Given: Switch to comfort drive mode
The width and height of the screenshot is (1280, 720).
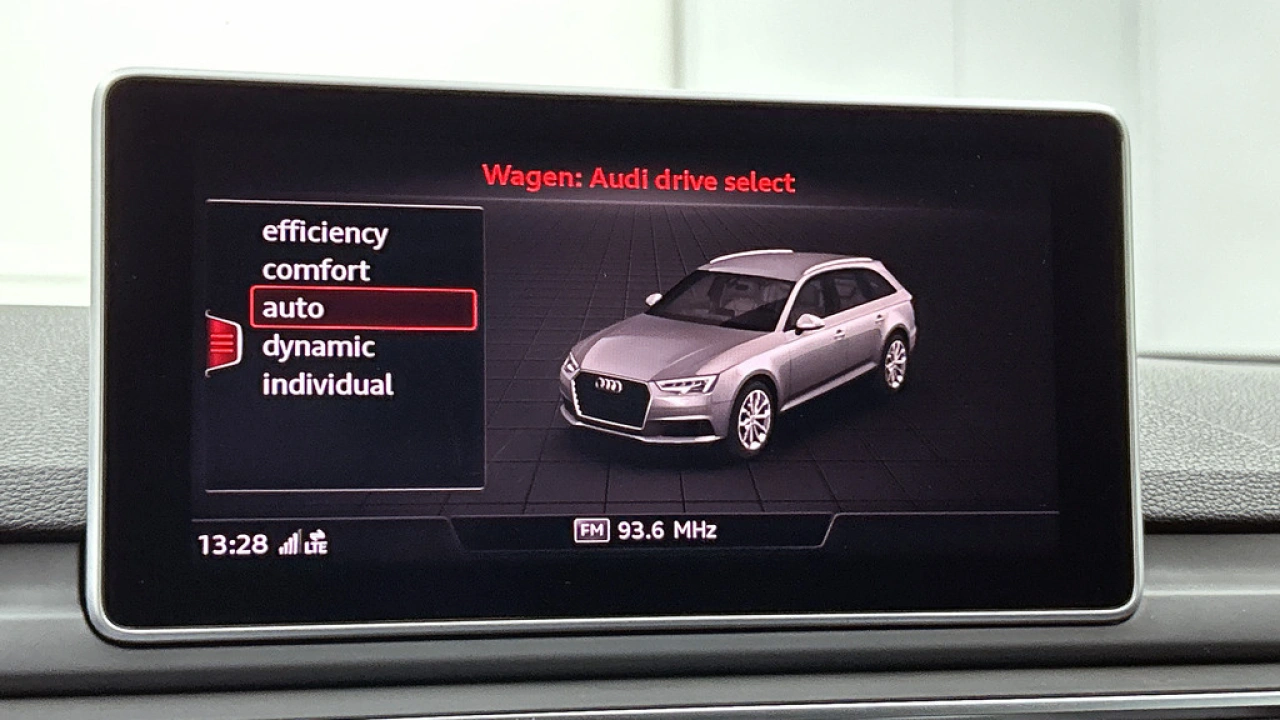Looking at the screenshot, I should [315, 269].
